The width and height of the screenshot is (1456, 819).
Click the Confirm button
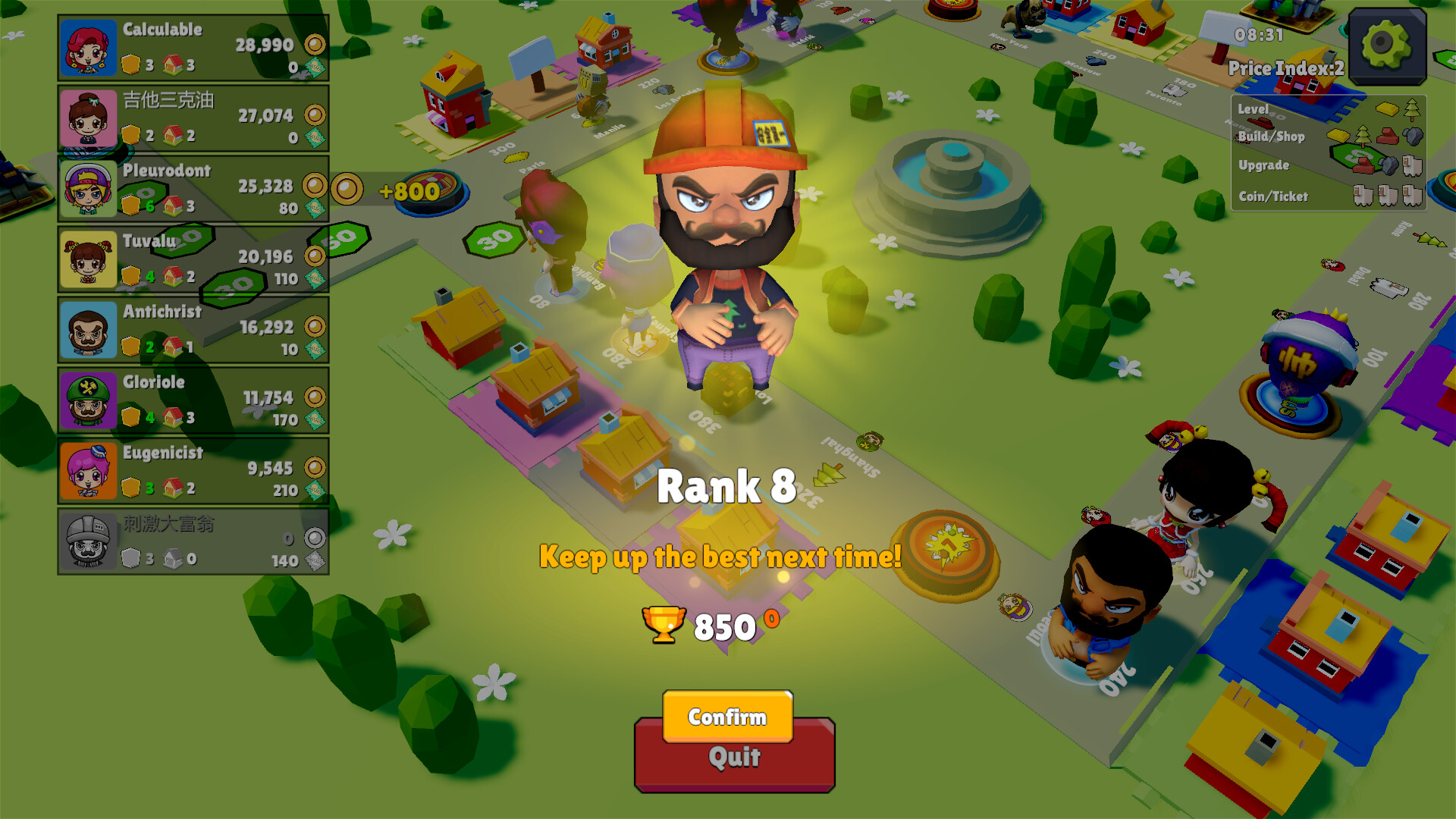tap(726, 717)
